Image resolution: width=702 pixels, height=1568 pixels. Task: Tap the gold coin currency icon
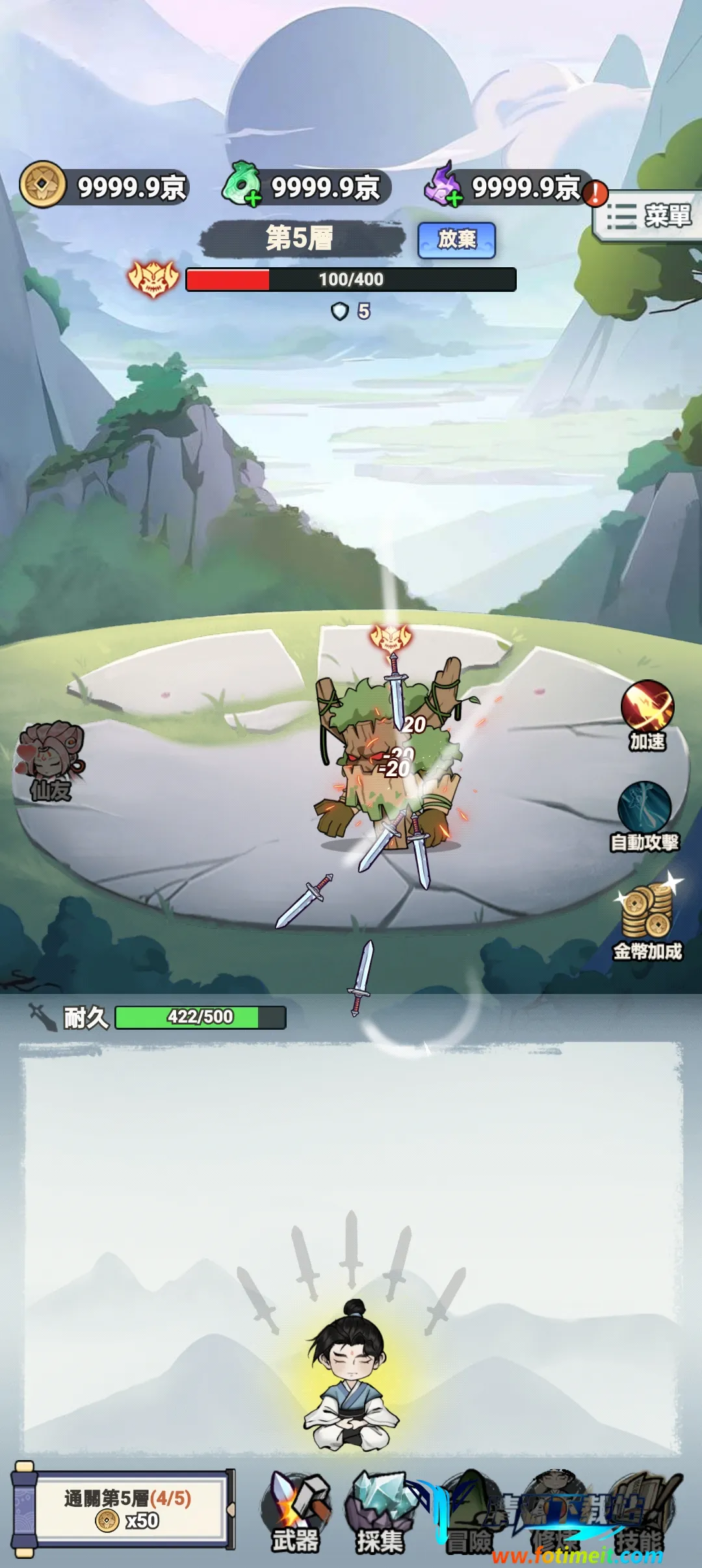pos(43,185)
